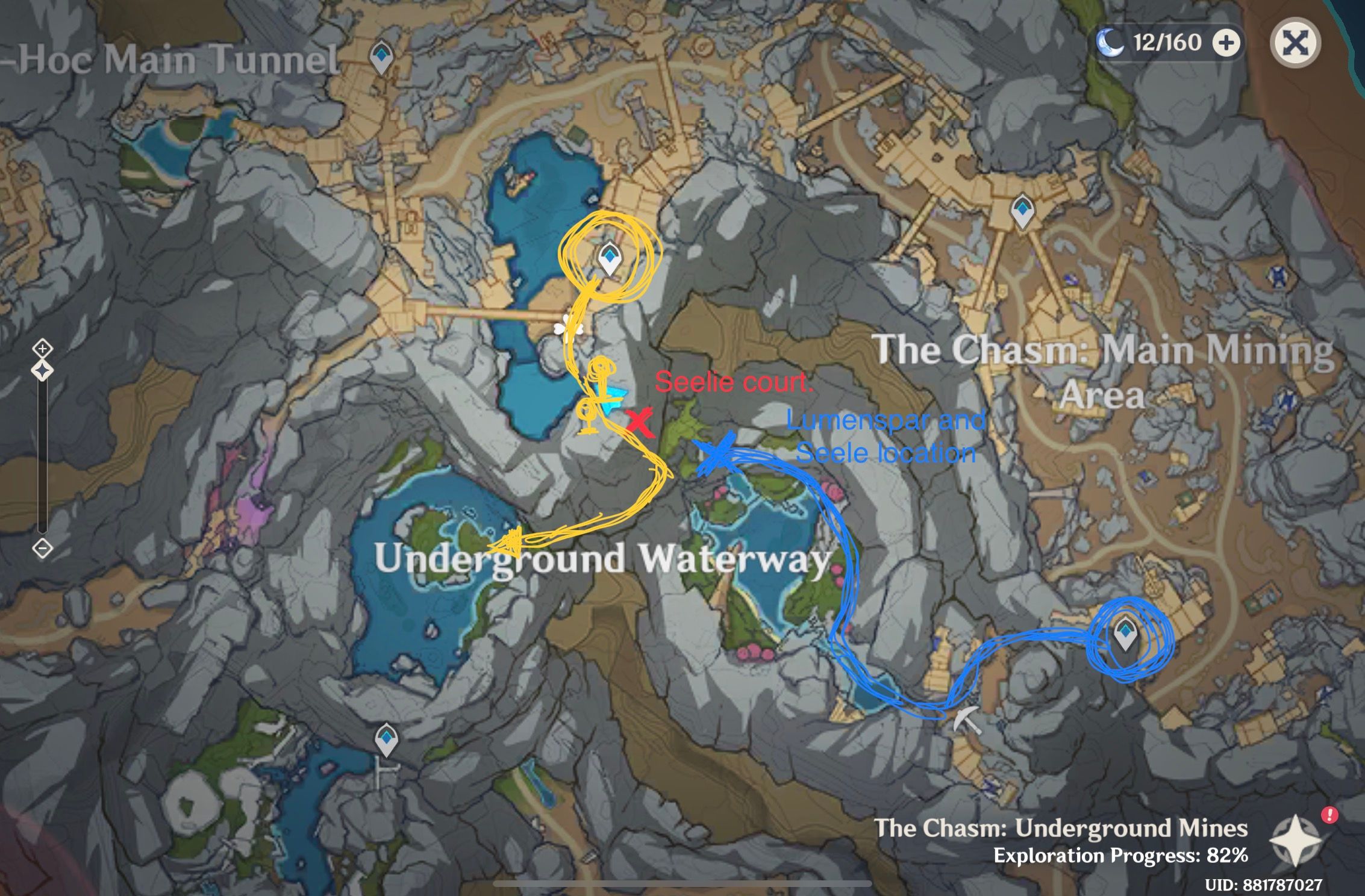The image size is (1365, 896).
Task: Open the pin creation plus button beside 12/160
Action: coord(1227,44)
